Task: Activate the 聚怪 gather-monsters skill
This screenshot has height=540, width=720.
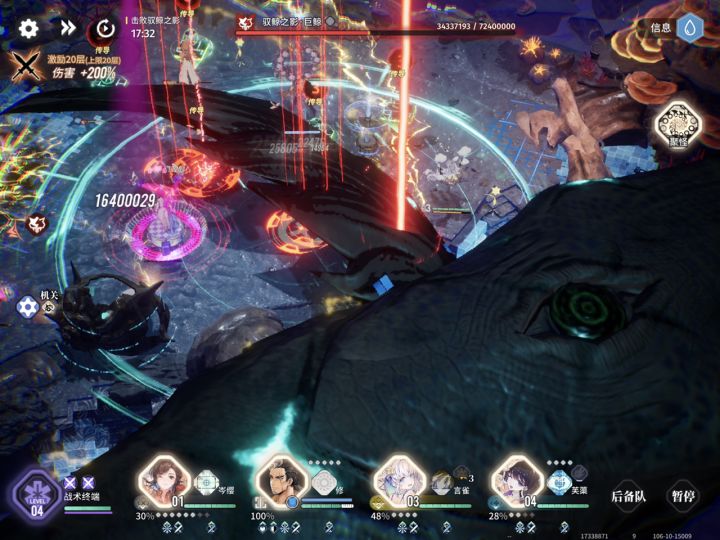Action: pyautogui.click(x=677, y=127)
